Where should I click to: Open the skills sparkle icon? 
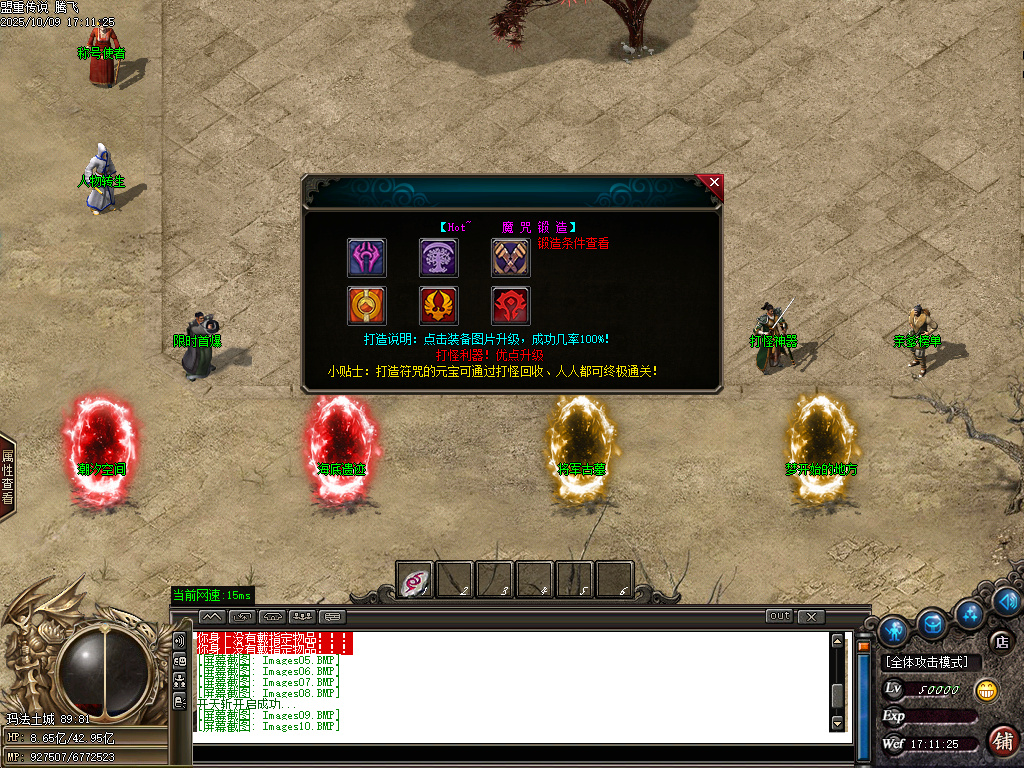(968, 612)
